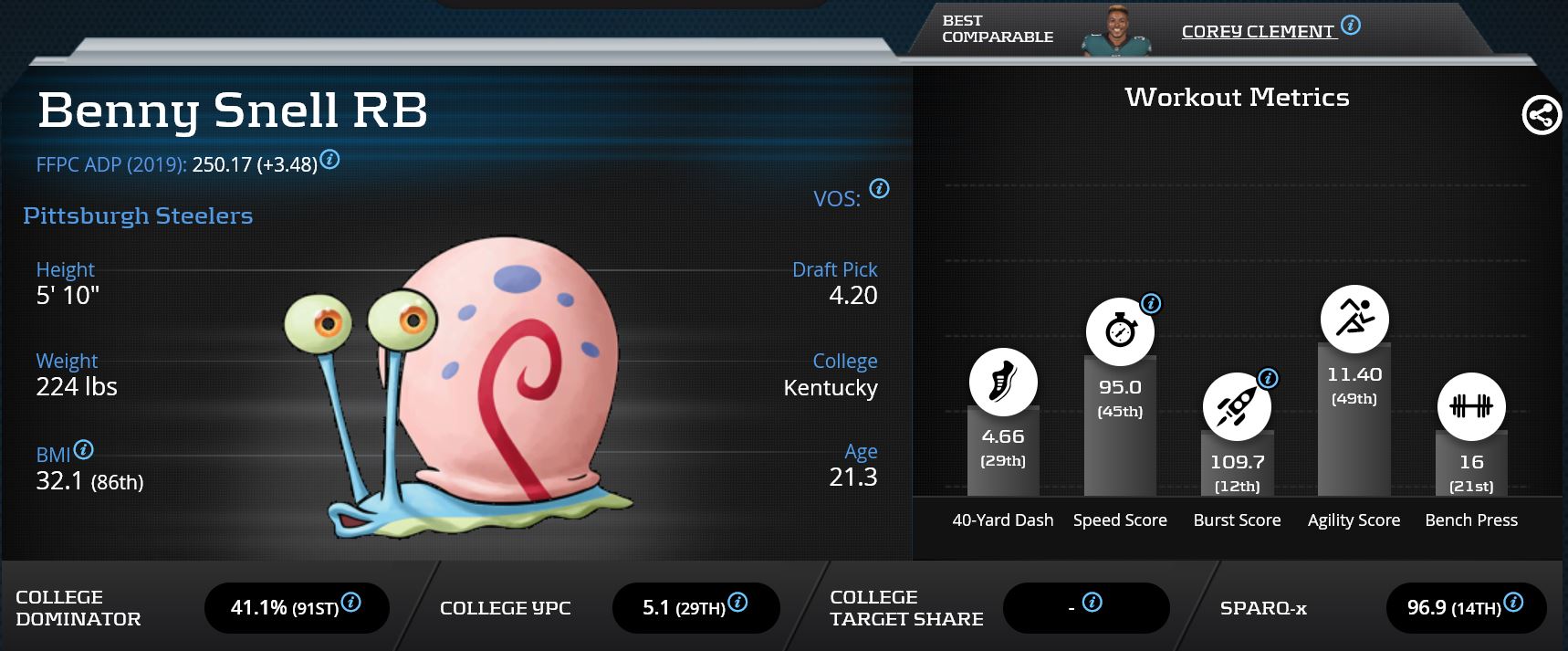
Task: Click the VOS info icon
Action: (x=879, y=189)
